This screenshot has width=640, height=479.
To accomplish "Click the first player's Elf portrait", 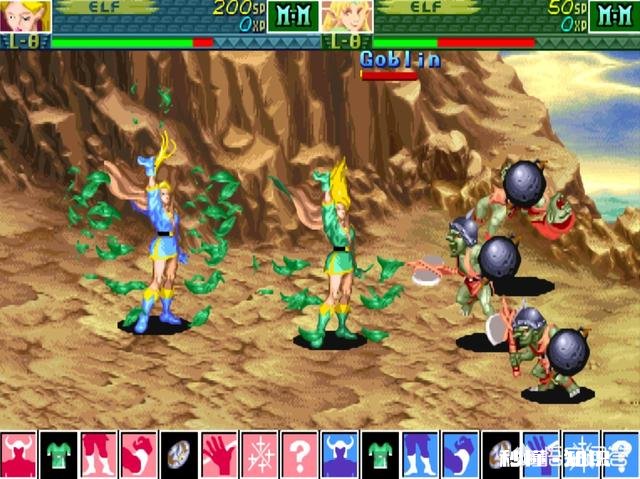I will pyautogui.click(x=25, y=15).
